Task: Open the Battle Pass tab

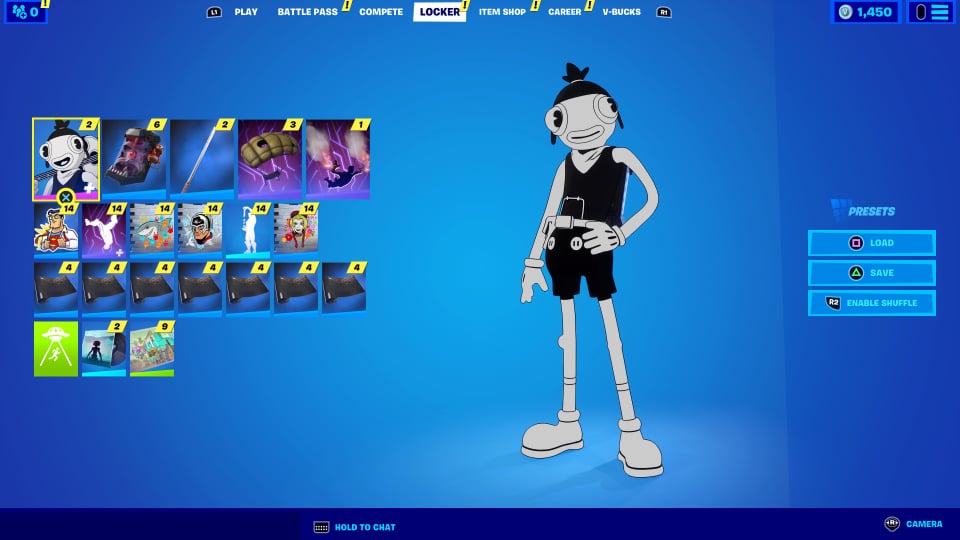Action: 307,12
